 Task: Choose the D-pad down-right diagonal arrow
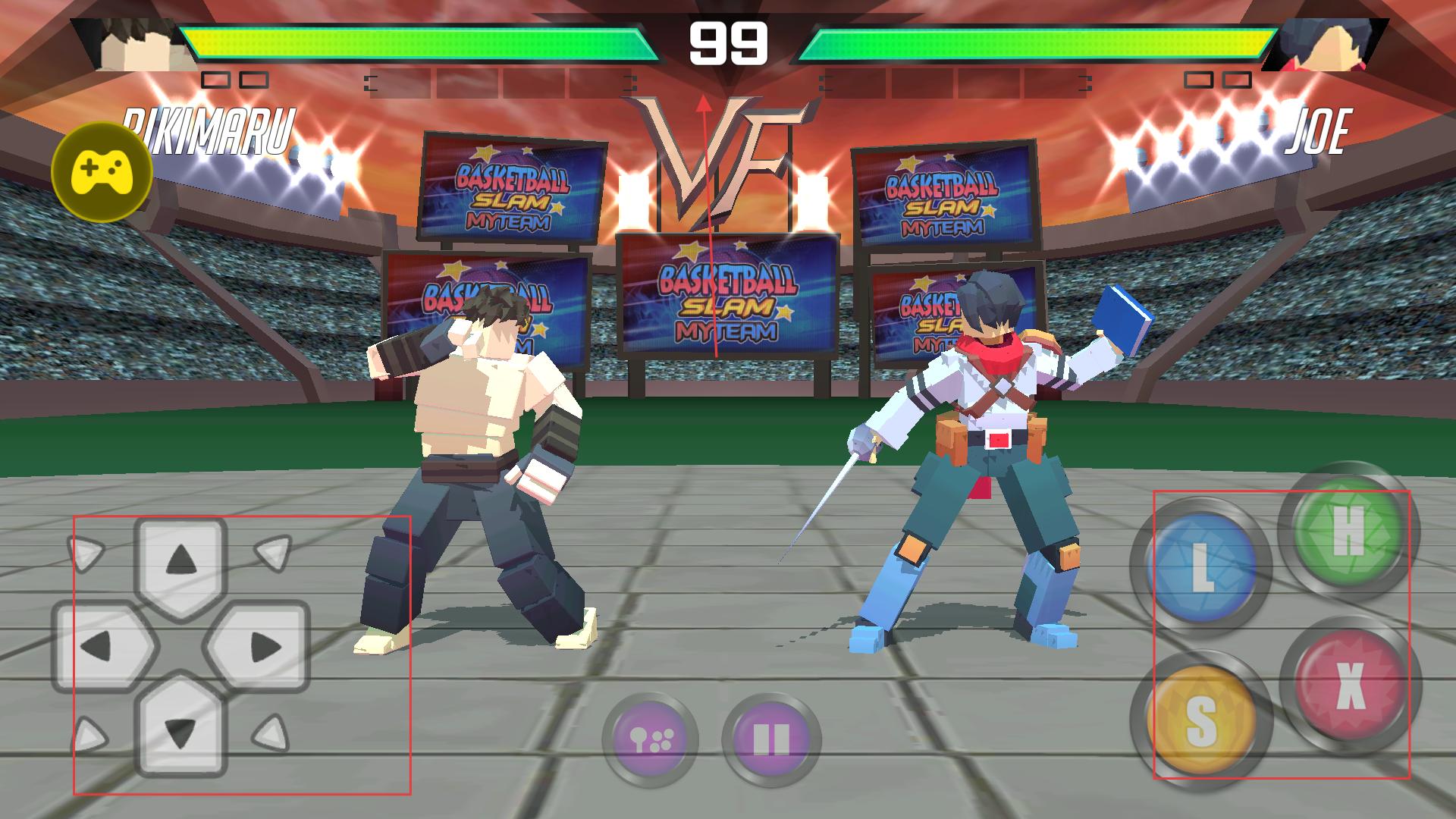[x=271, y=733]
